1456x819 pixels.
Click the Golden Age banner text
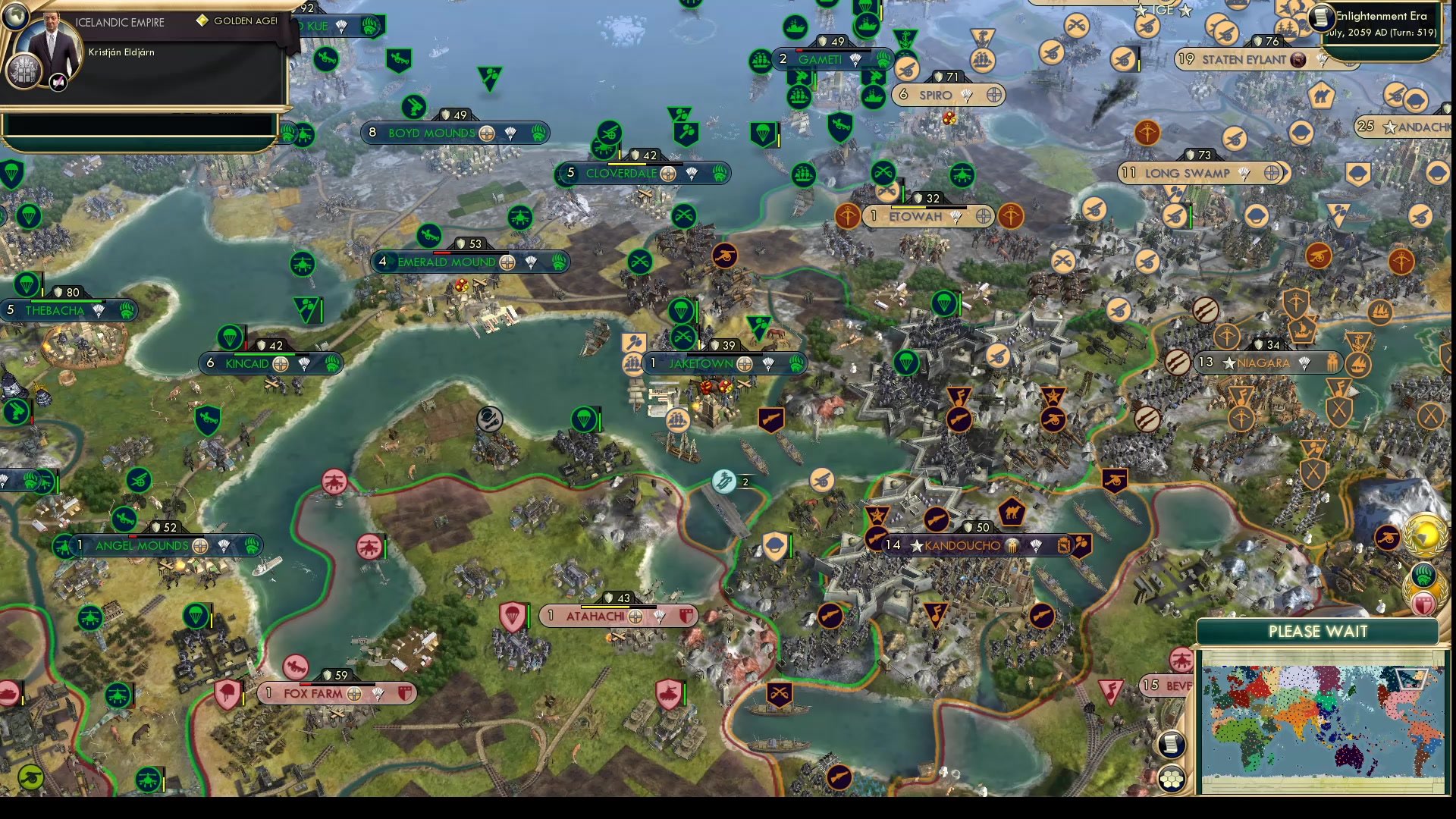pos(235,21)
